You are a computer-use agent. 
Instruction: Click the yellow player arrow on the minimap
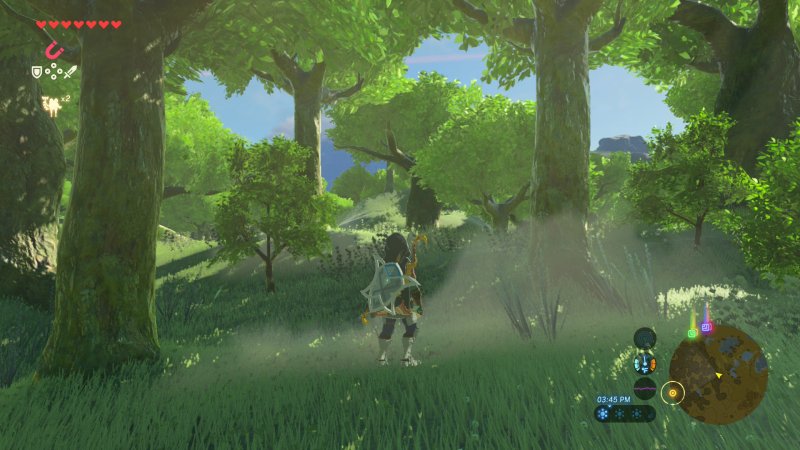719,375
